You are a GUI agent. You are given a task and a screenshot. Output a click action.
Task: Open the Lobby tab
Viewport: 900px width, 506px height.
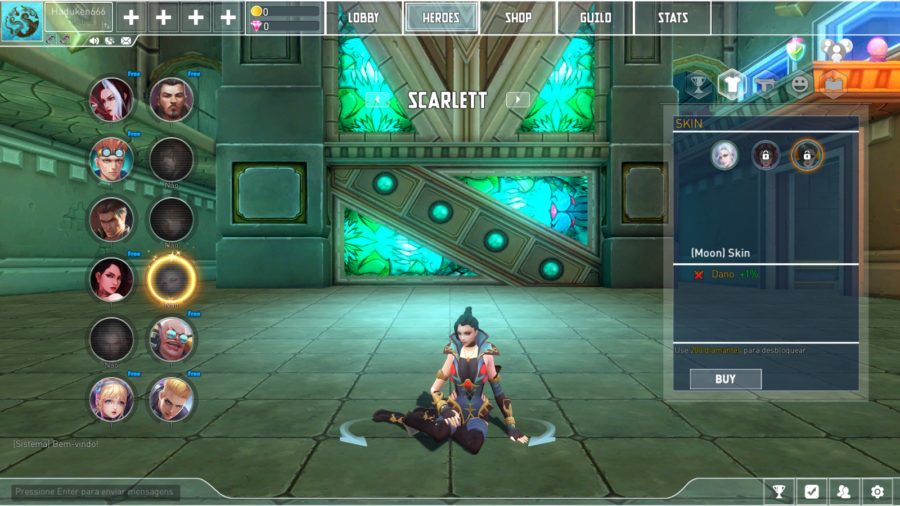coord(363,18)
